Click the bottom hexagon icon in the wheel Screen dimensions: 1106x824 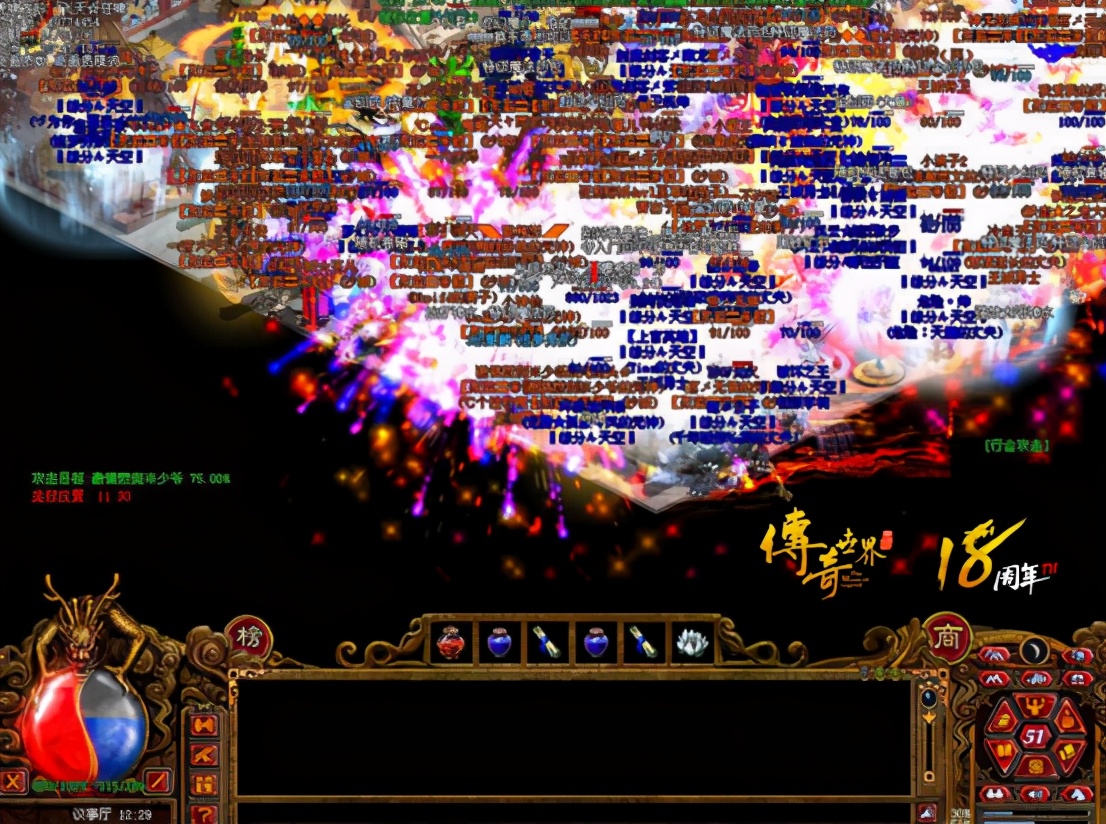(1036, 768)
